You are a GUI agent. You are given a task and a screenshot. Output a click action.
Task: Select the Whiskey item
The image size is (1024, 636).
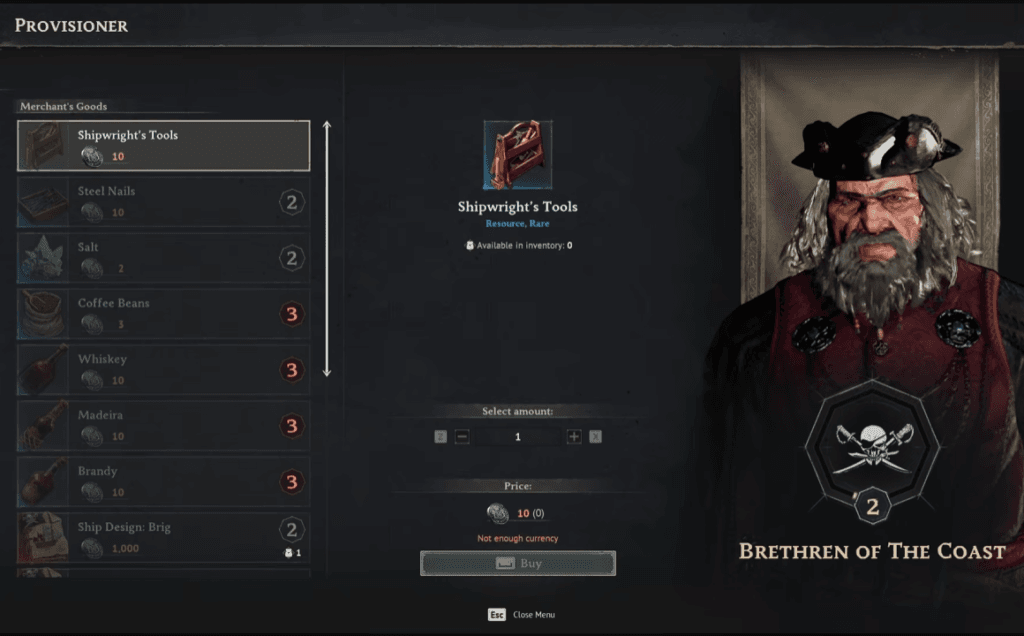(164, 370)
